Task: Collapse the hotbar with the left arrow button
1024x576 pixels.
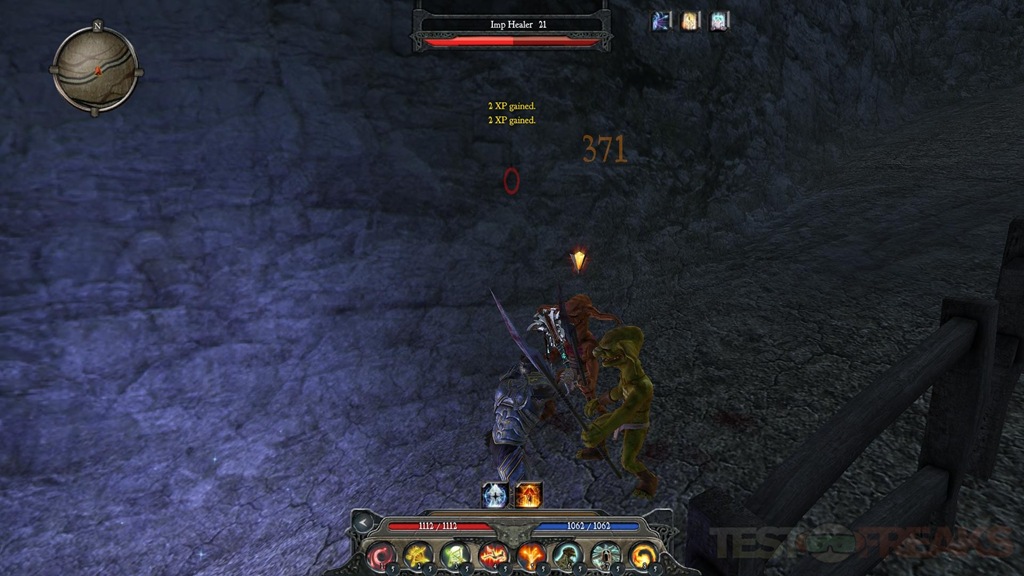Action: tap(364, 522)
